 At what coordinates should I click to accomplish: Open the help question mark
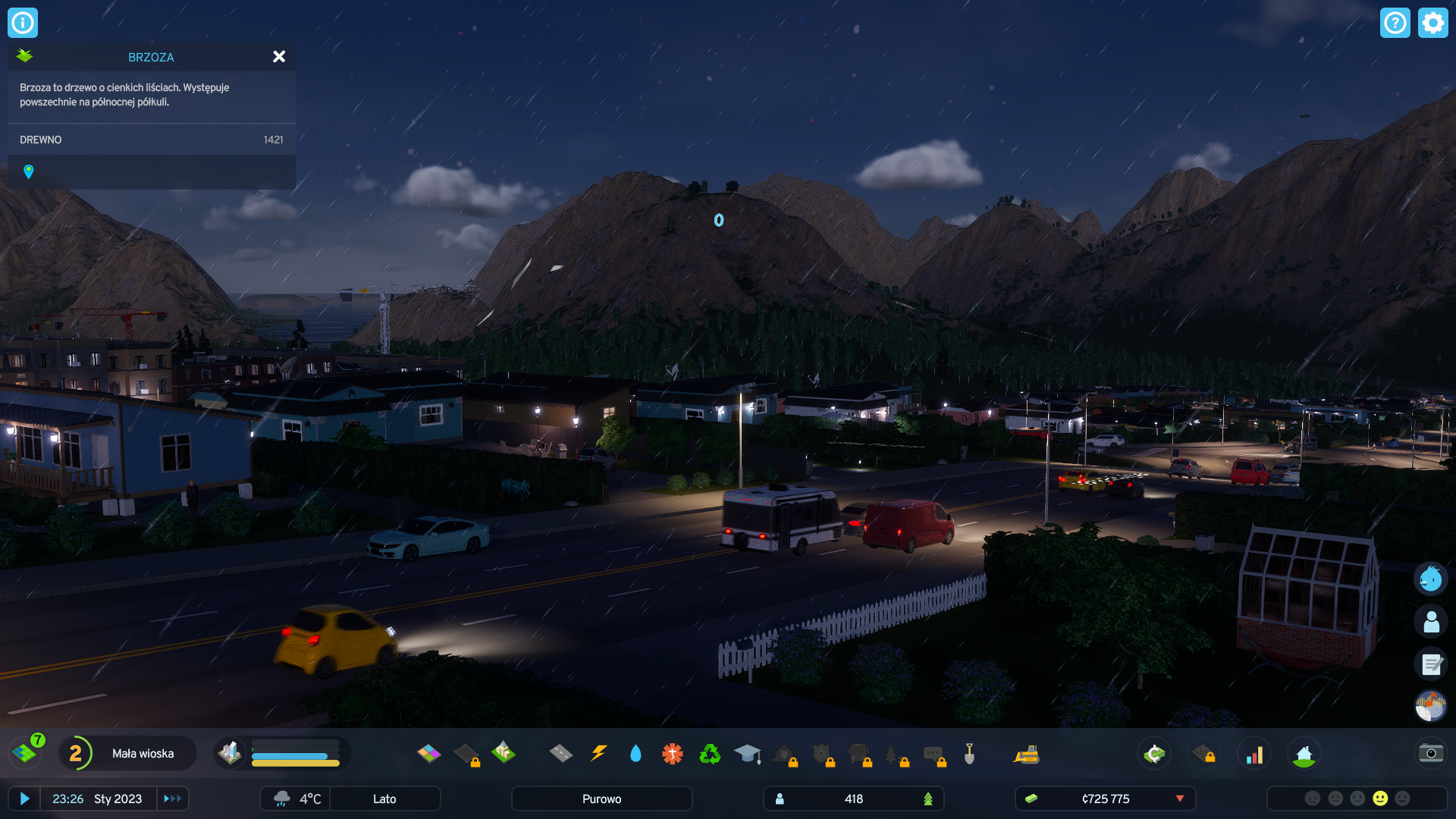coord(1395,23)
